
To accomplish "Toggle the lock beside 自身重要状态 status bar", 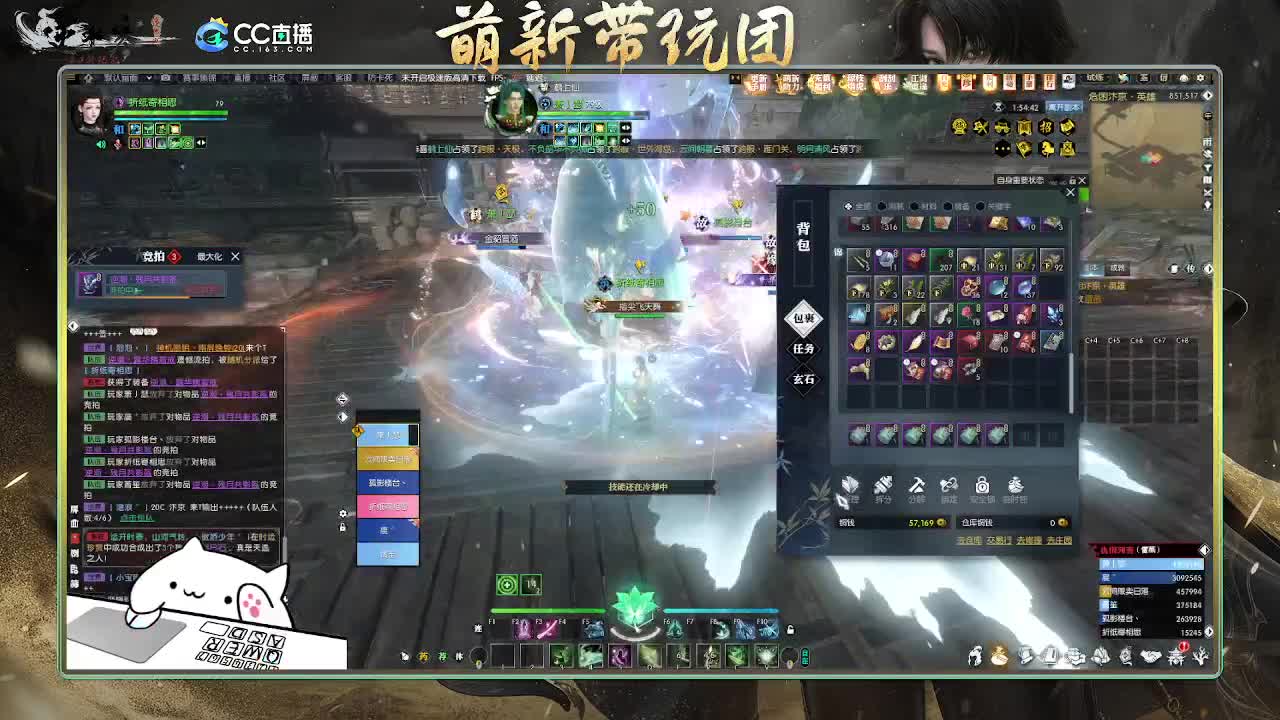I will 1072,179.
